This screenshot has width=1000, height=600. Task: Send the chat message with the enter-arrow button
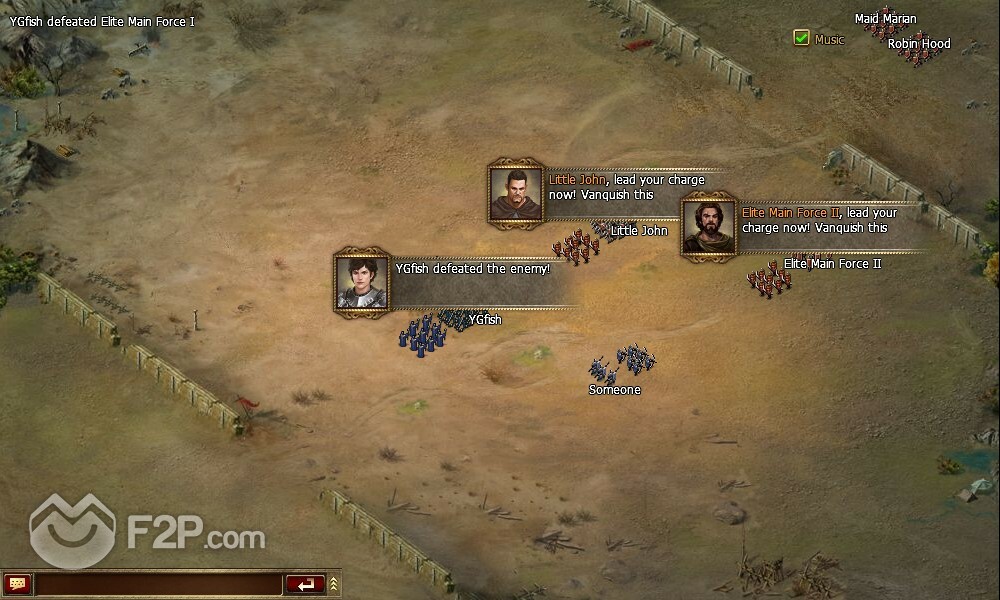tap(305, 584)
